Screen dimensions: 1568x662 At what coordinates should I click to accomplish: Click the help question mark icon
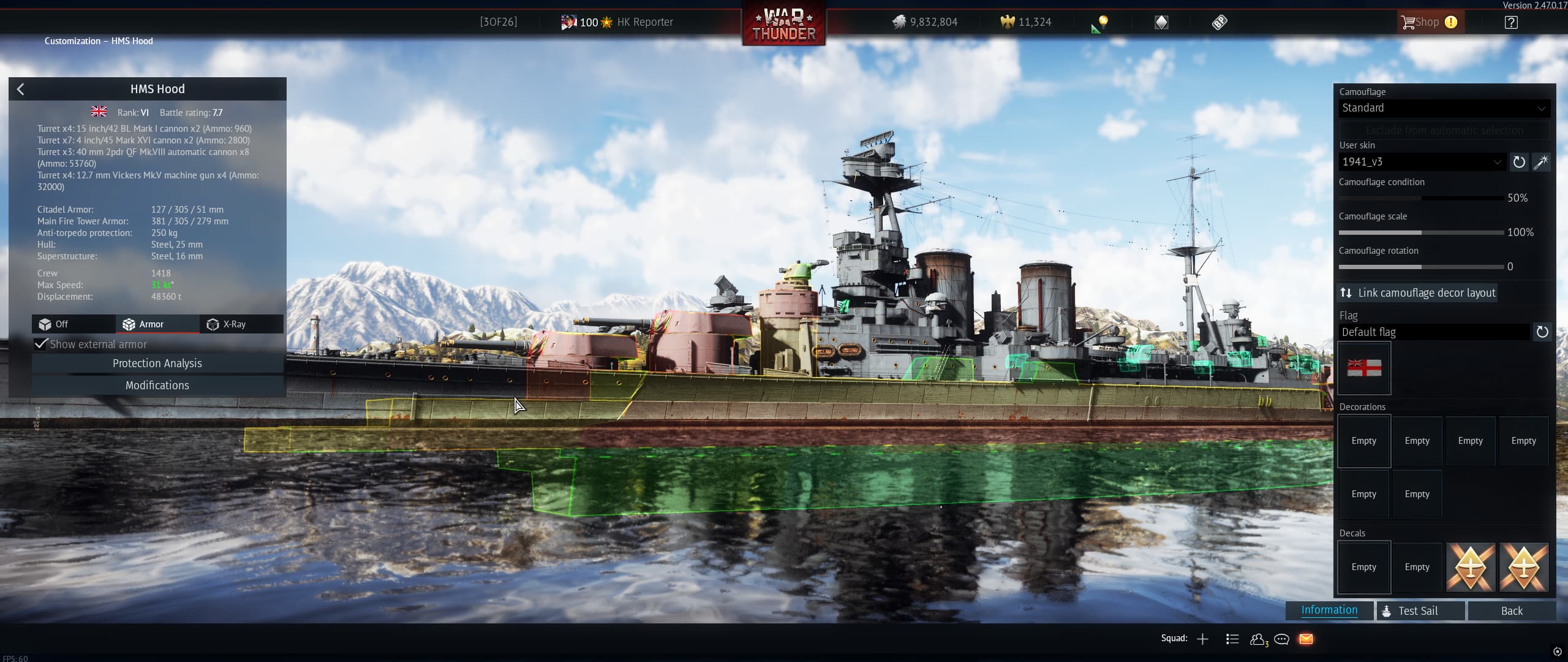pyautogui.click(x=1511, y=22)
